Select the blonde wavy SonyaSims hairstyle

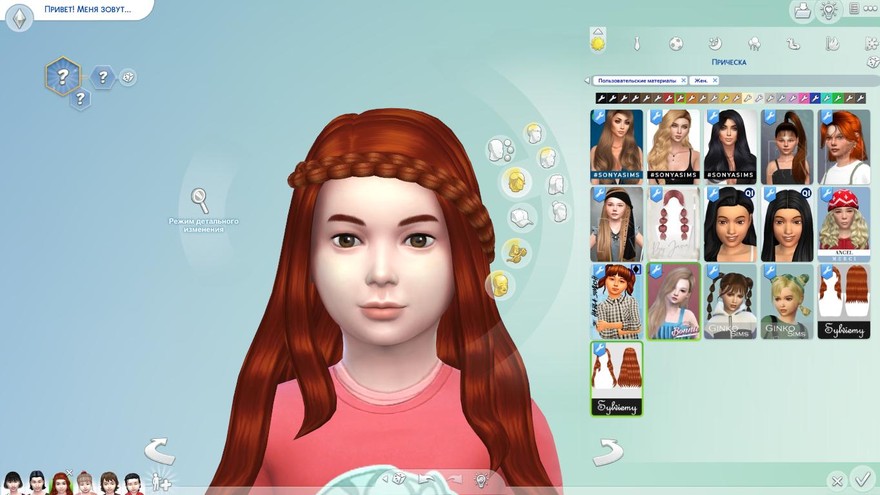click(x=673, y=146)
